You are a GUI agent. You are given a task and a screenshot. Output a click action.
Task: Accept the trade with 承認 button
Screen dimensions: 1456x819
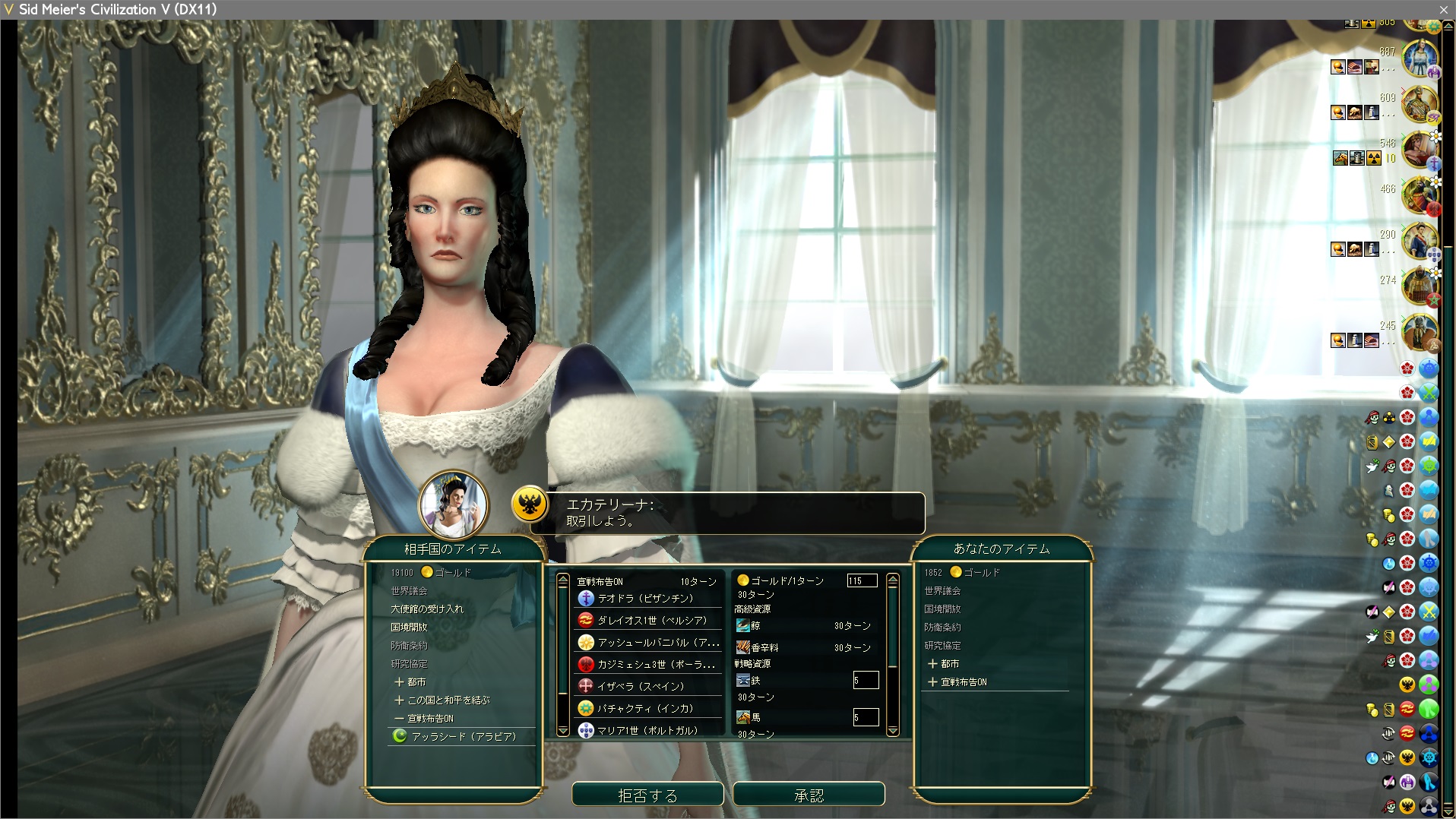tap(809, 795)
